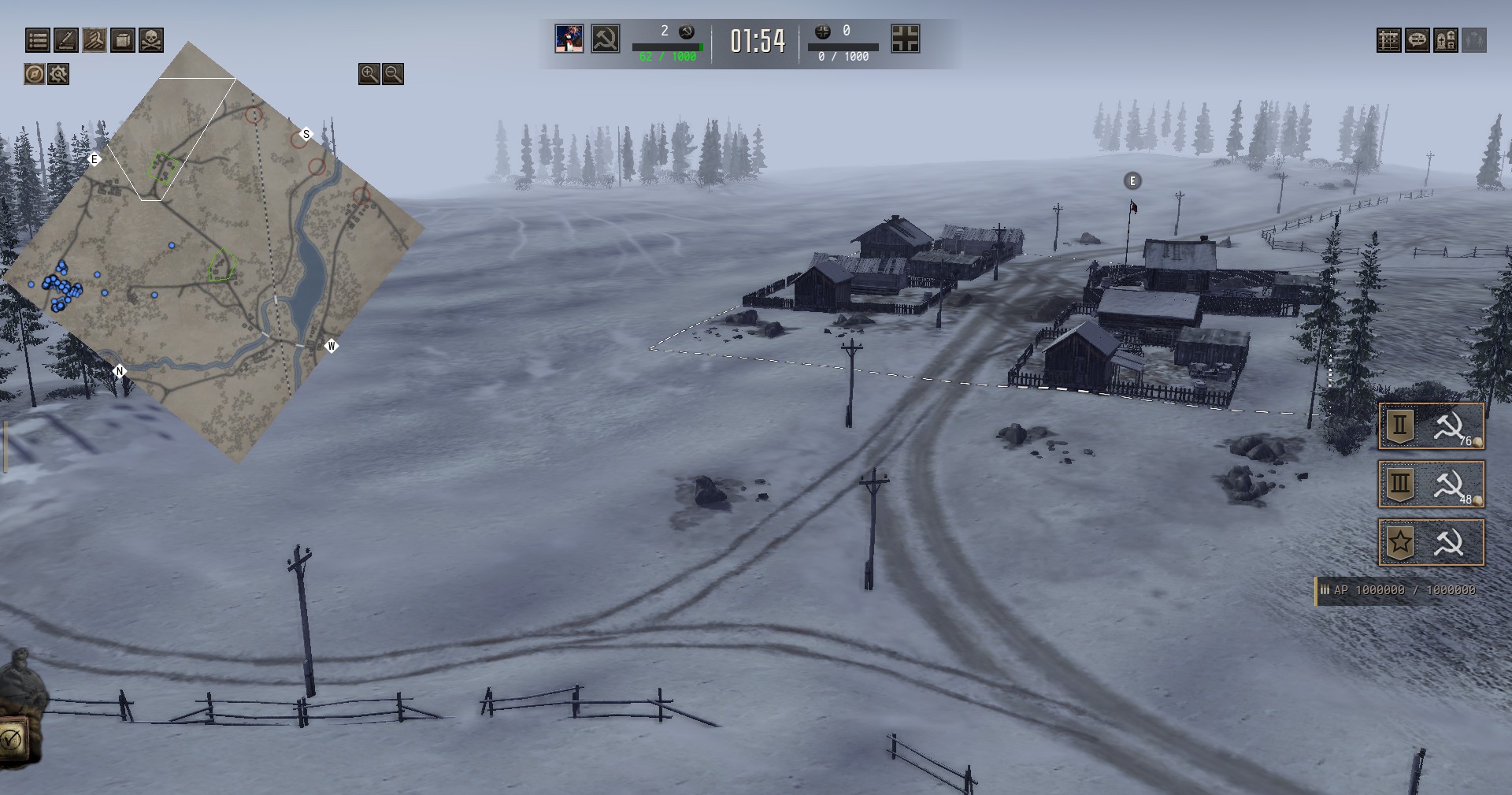The width and height of the screenshot is (1512, 795).
Task: Click the Soviet hammer and sickle faction emblem
Action: coord(606,39)
